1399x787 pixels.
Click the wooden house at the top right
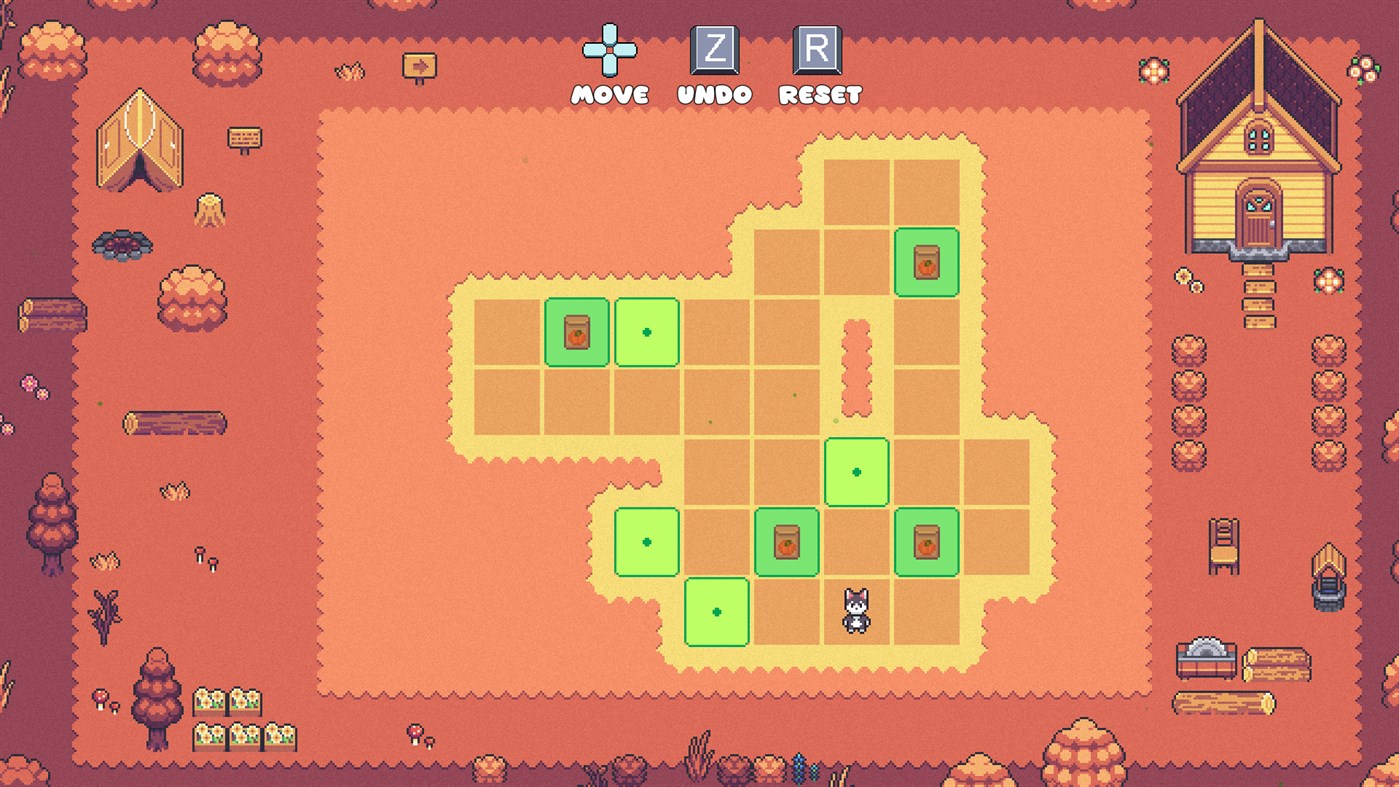coord(1259,150)
